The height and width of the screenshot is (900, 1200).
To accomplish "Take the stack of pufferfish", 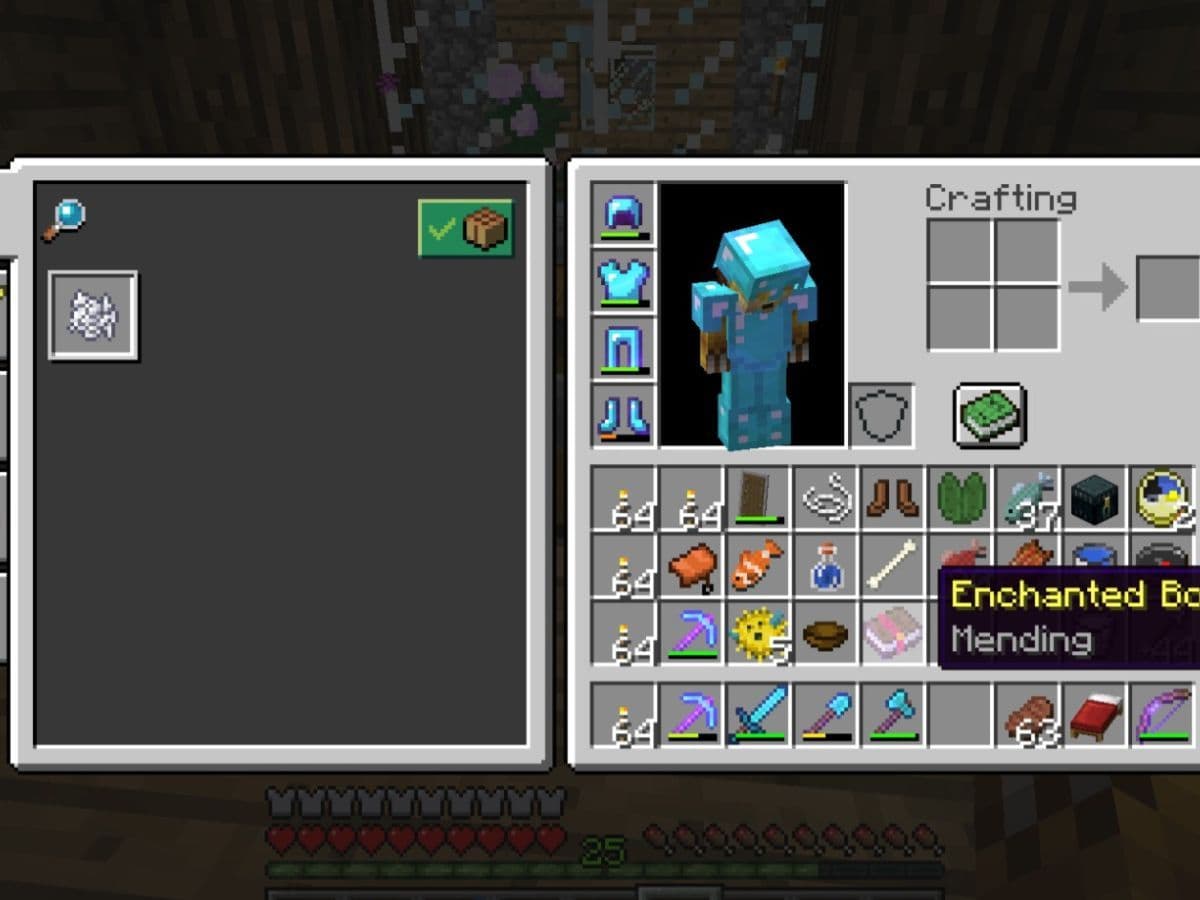I will click(x=759, y=633).
